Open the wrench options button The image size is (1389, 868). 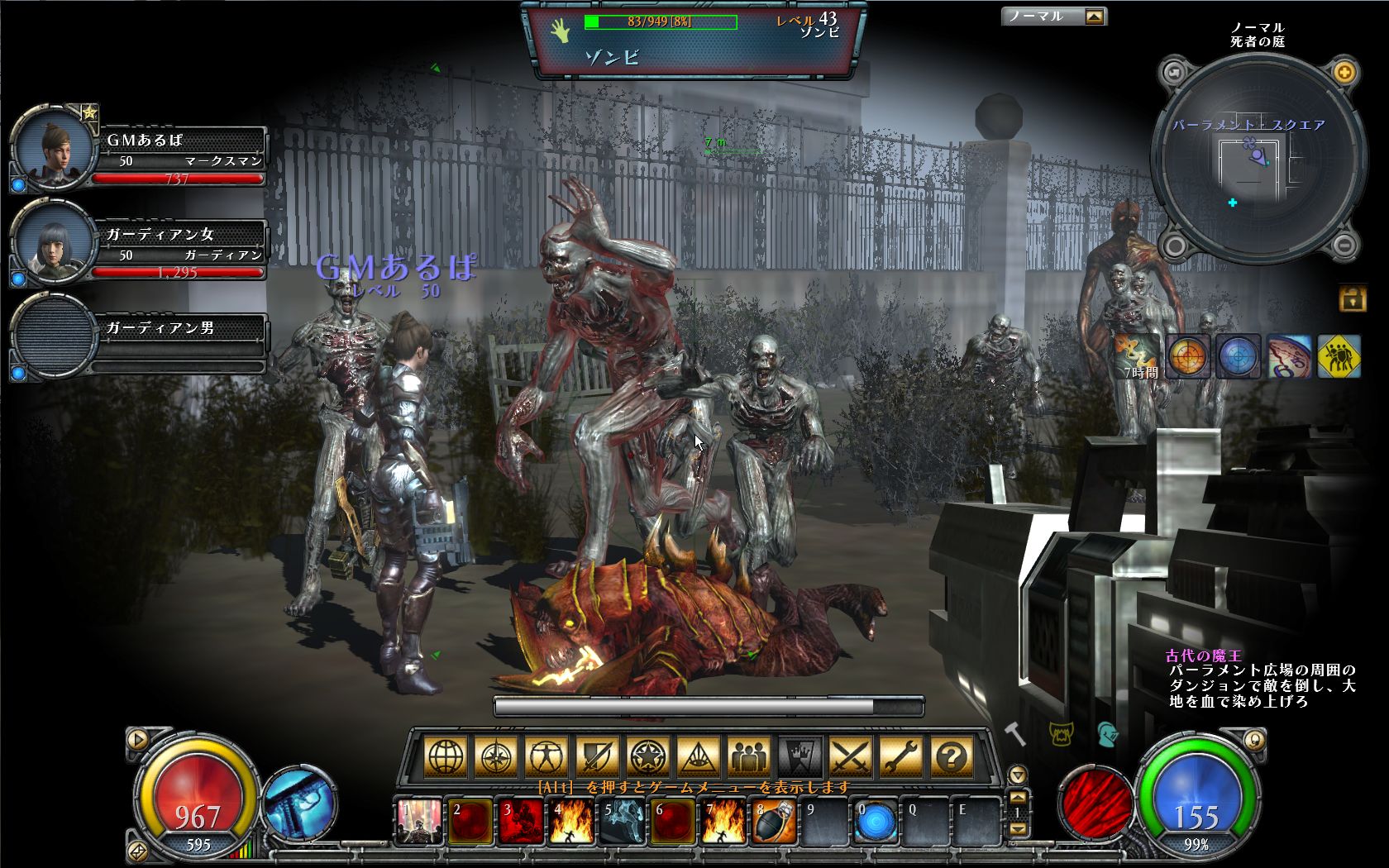pos(901,756)
